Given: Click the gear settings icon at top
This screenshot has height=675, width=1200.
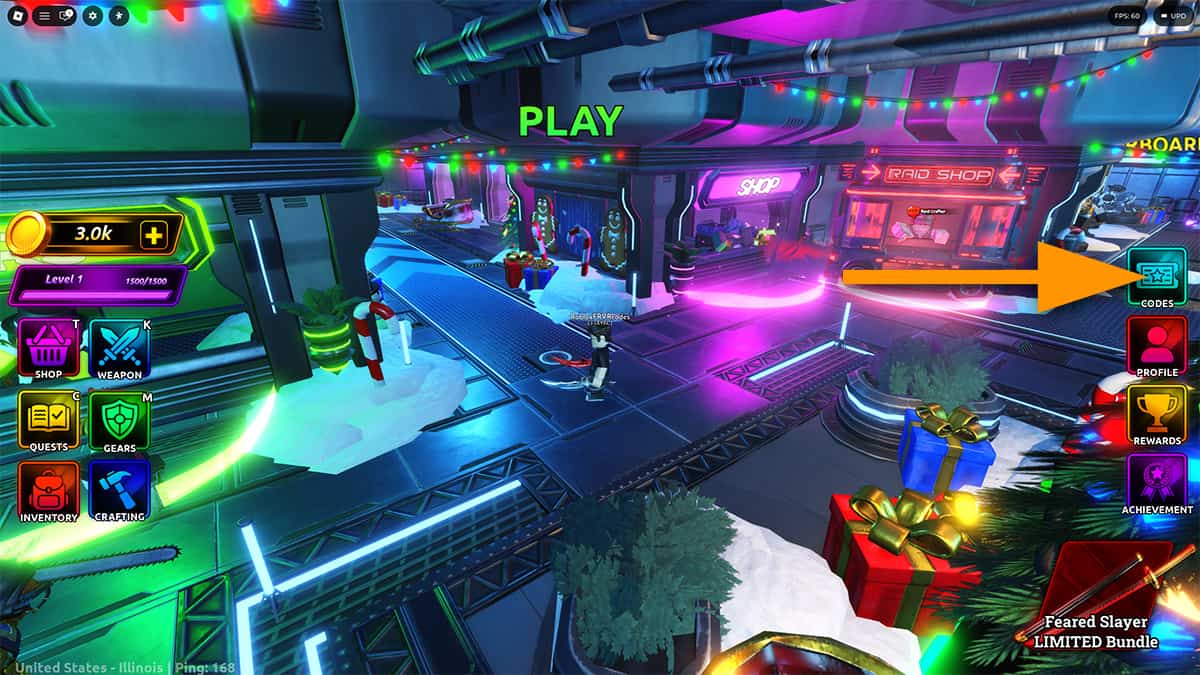Looking at the screenshot, I should click(93, 16).
